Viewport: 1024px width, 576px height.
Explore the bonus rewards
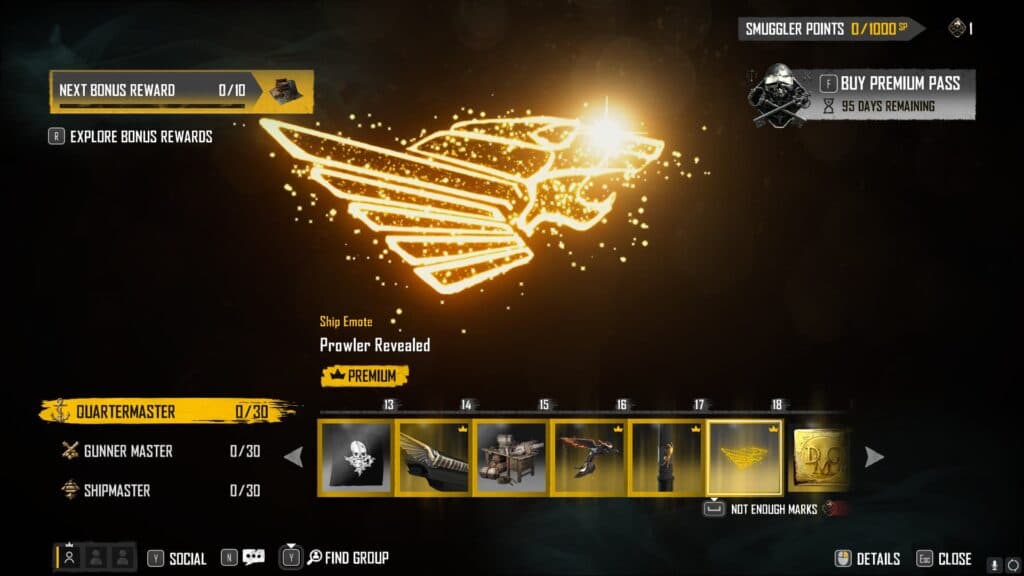(x=140, y=137)
